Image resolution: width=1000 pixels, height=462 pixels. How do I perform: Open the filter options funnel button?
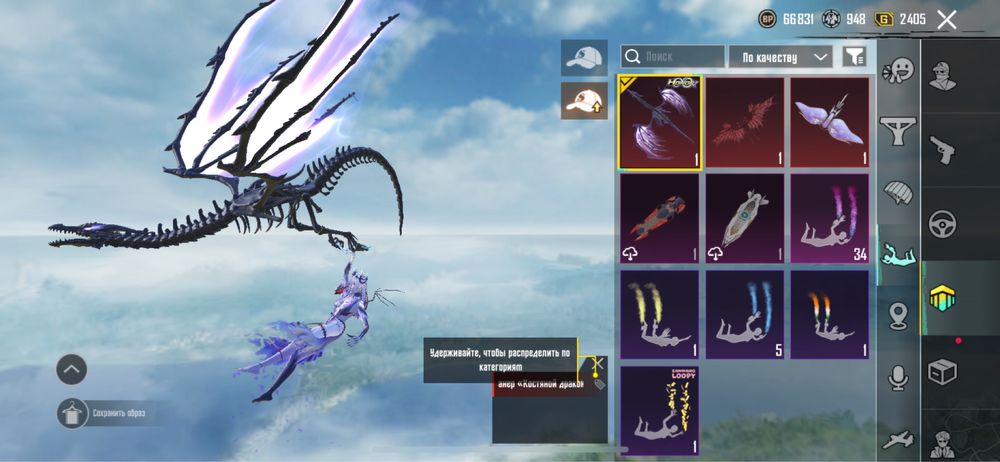click(x=853, y=57)
